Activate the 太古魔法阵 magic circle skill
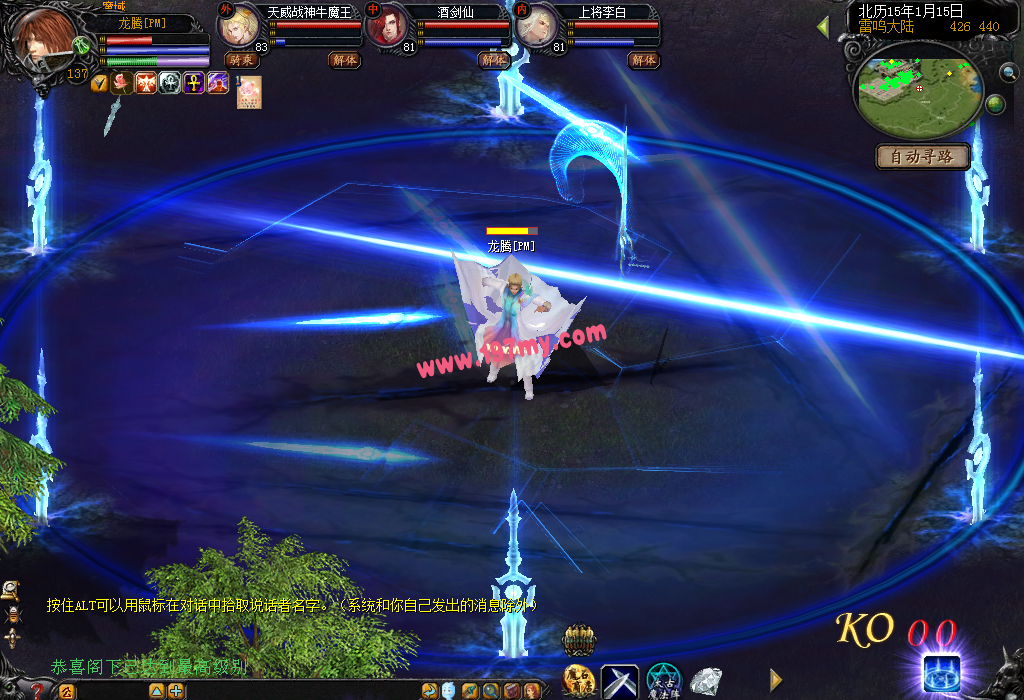Image resolution: width=1024 pixels, height=700 pixels. click(663, 682)
